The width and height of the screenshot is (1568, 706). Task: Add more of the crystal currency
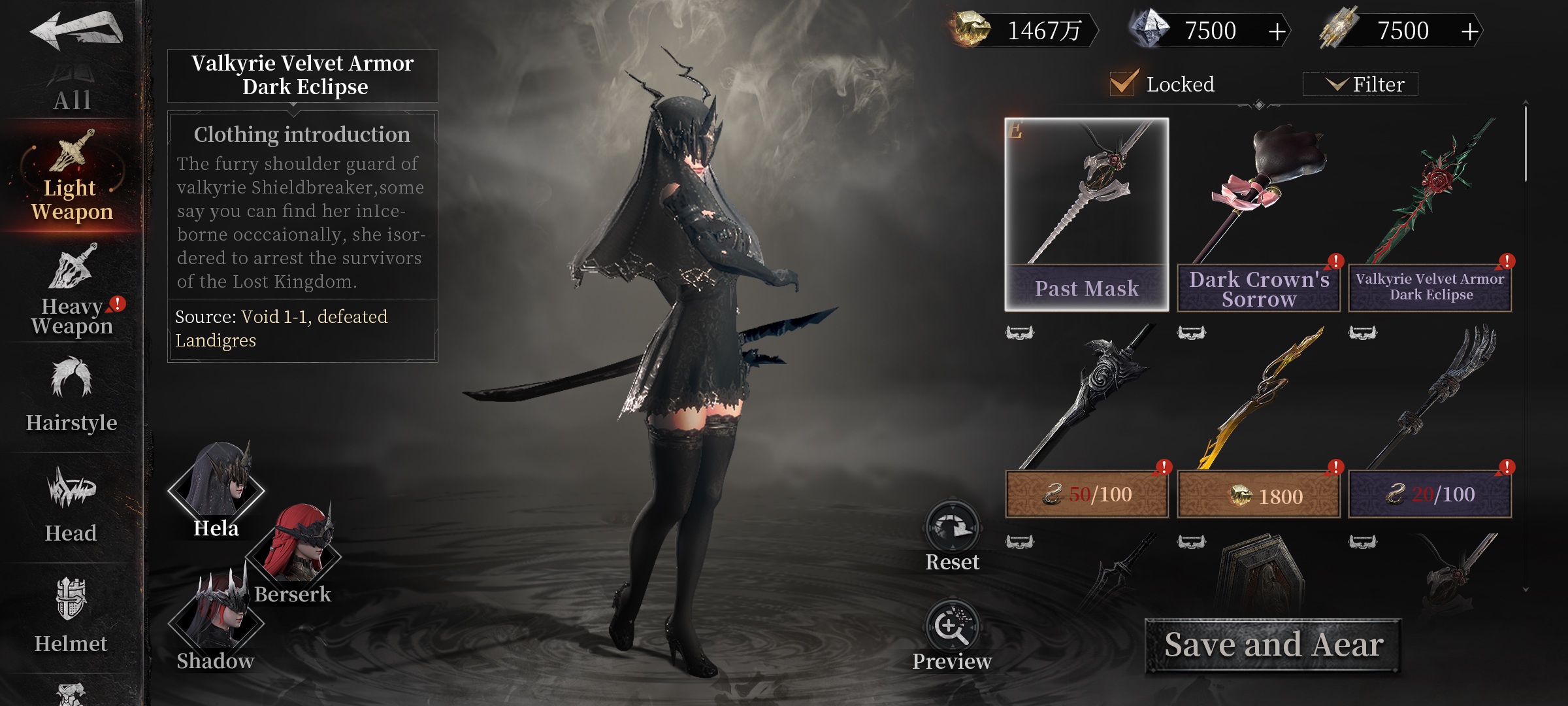tap(1277, 31)
